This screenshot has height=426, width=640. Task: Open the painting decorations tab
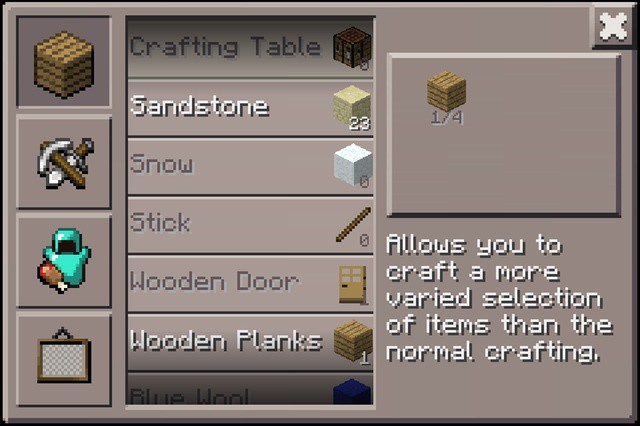pos(64,357)
